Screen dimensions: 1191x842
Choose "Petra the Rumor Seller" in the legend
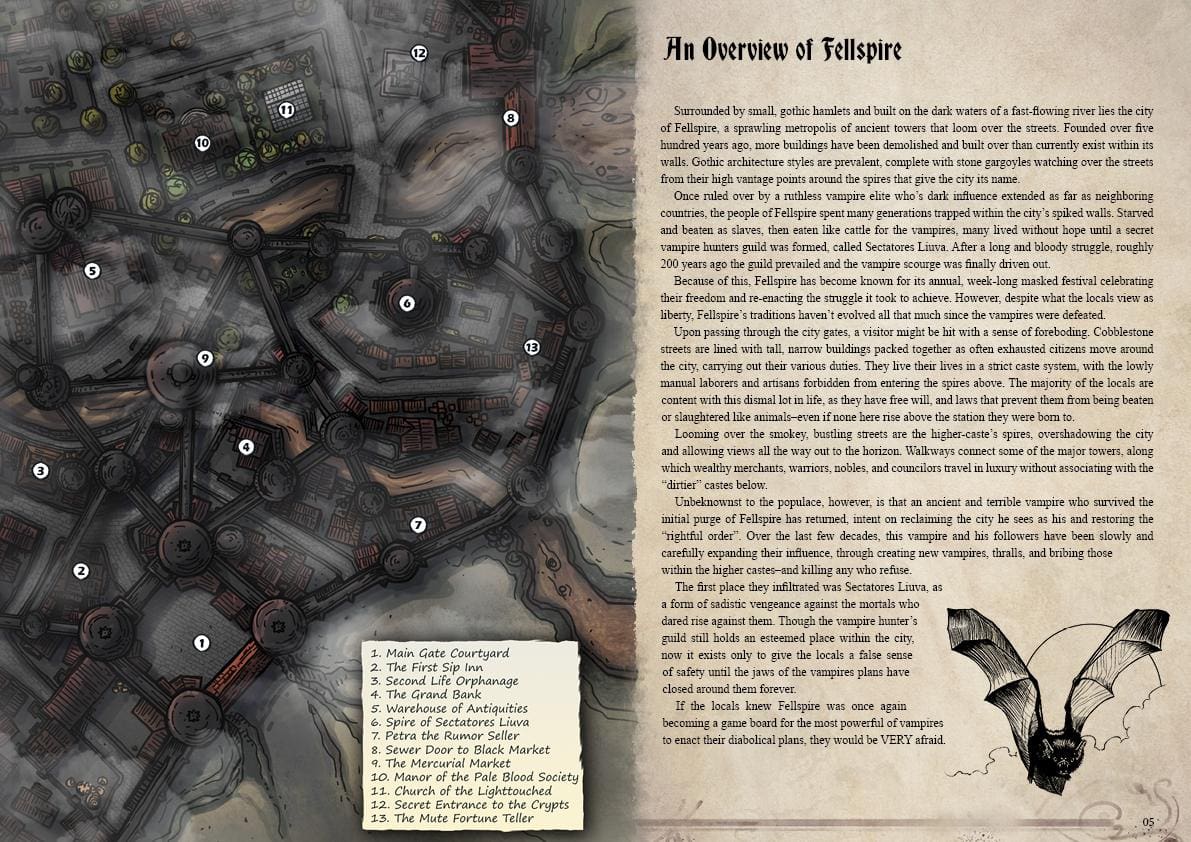443,735
